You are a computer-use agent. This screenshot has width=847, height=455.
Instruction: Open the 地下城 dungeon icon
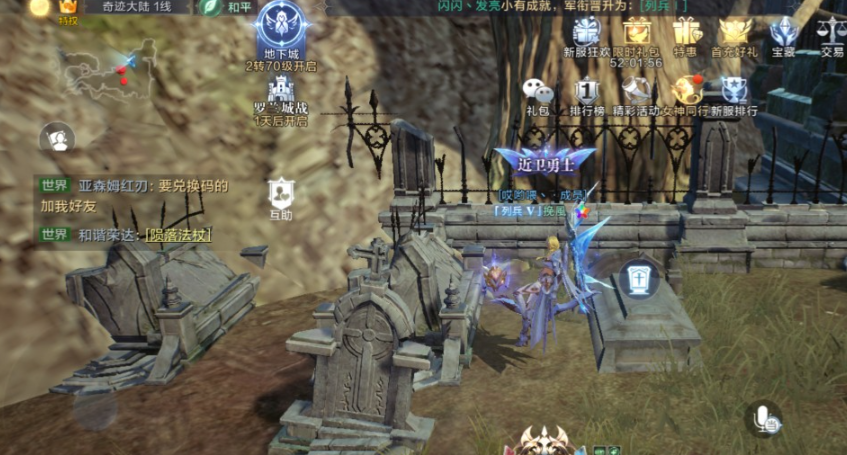[x=280, y=30]
